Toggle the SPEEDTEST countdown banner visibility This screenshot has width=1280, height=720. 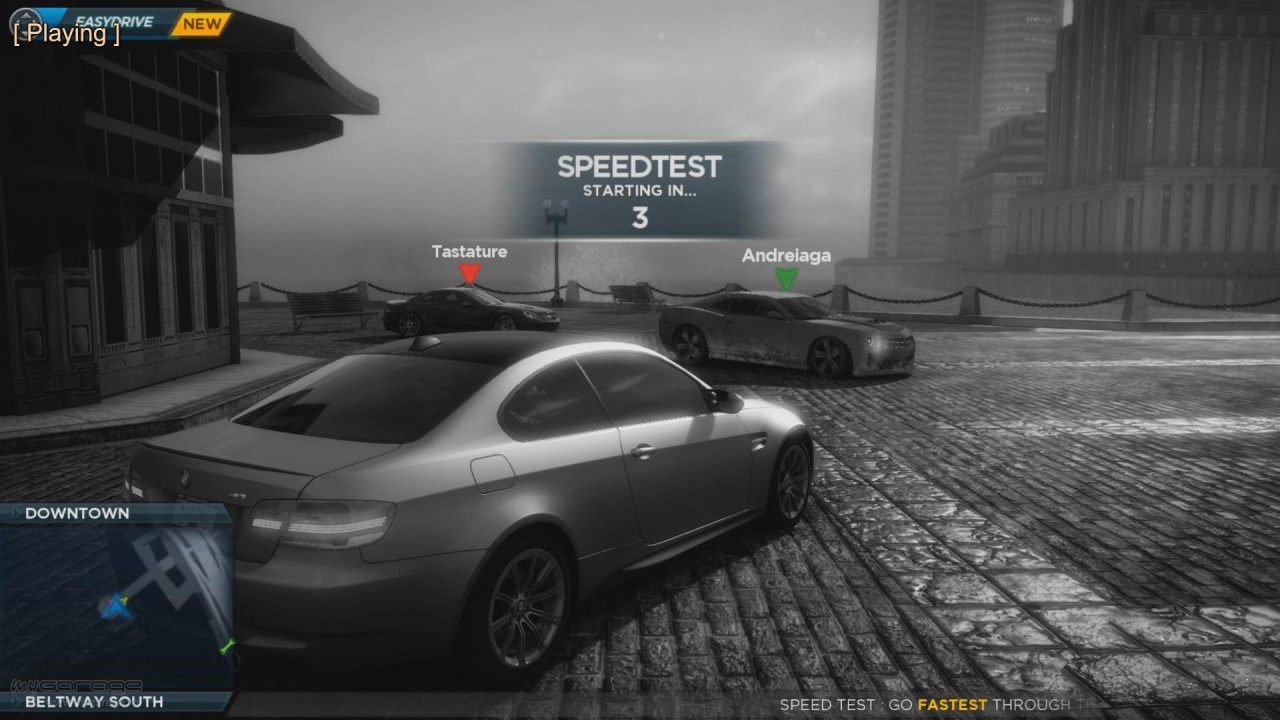640,183
